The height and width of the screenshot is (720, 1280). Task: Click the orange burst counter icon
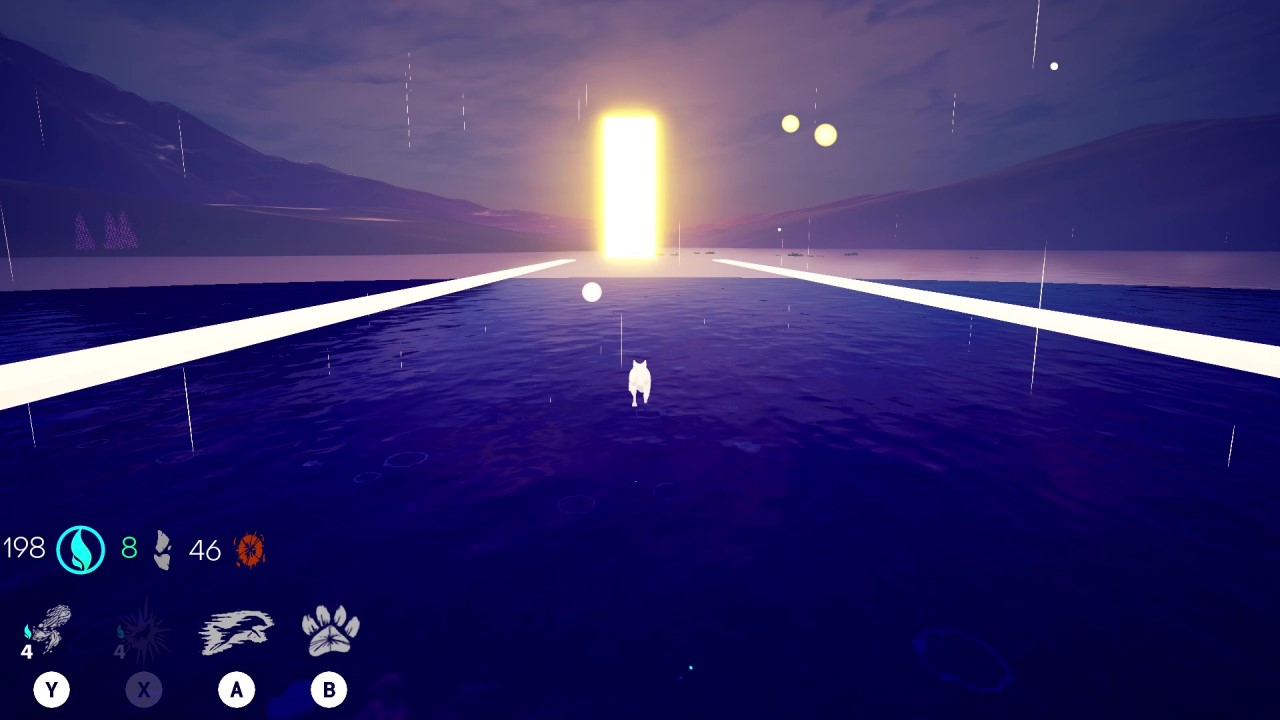click(x=248, y=548)
